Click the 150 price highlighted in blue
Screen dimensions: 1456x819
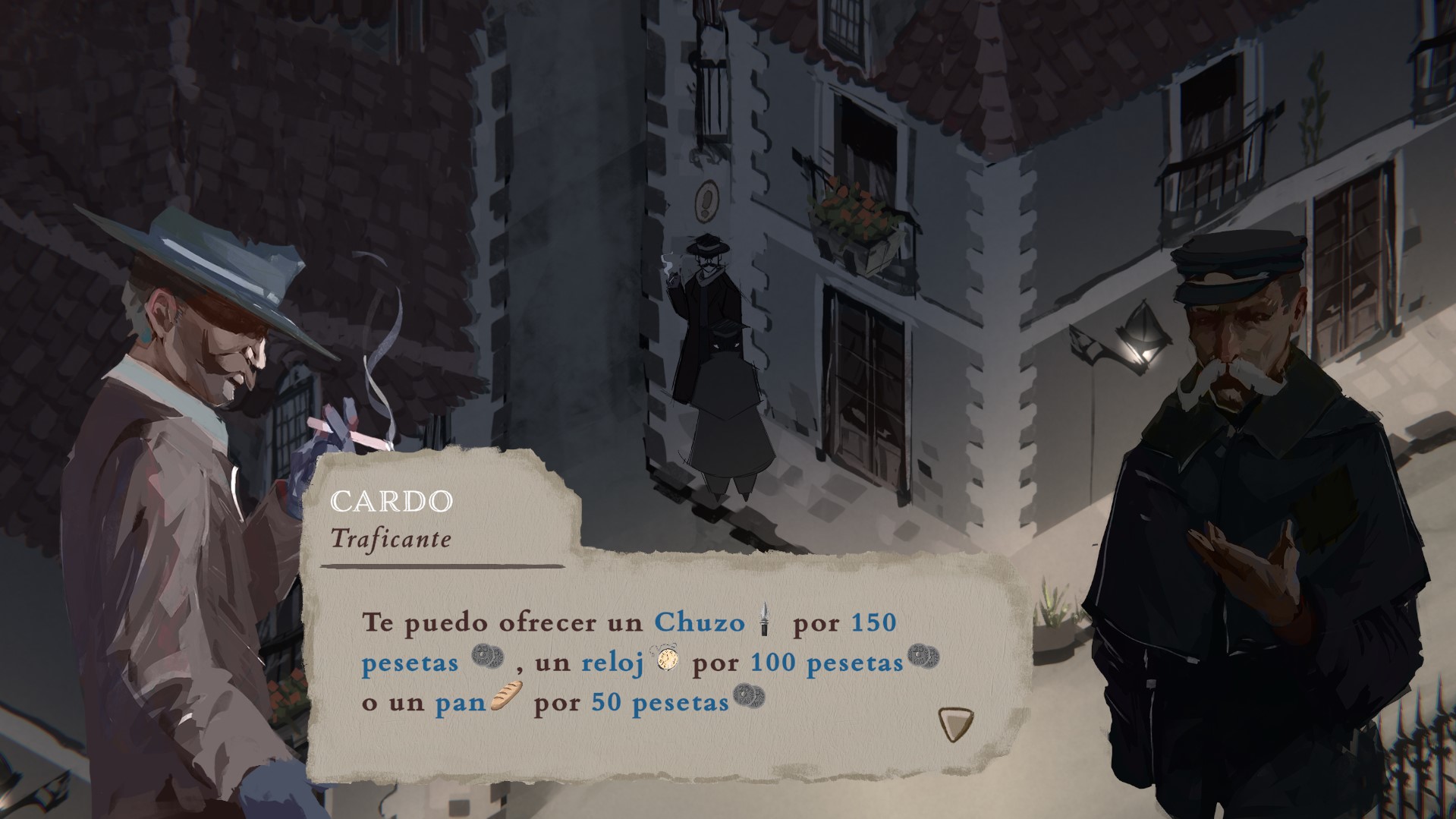point(873,621)
